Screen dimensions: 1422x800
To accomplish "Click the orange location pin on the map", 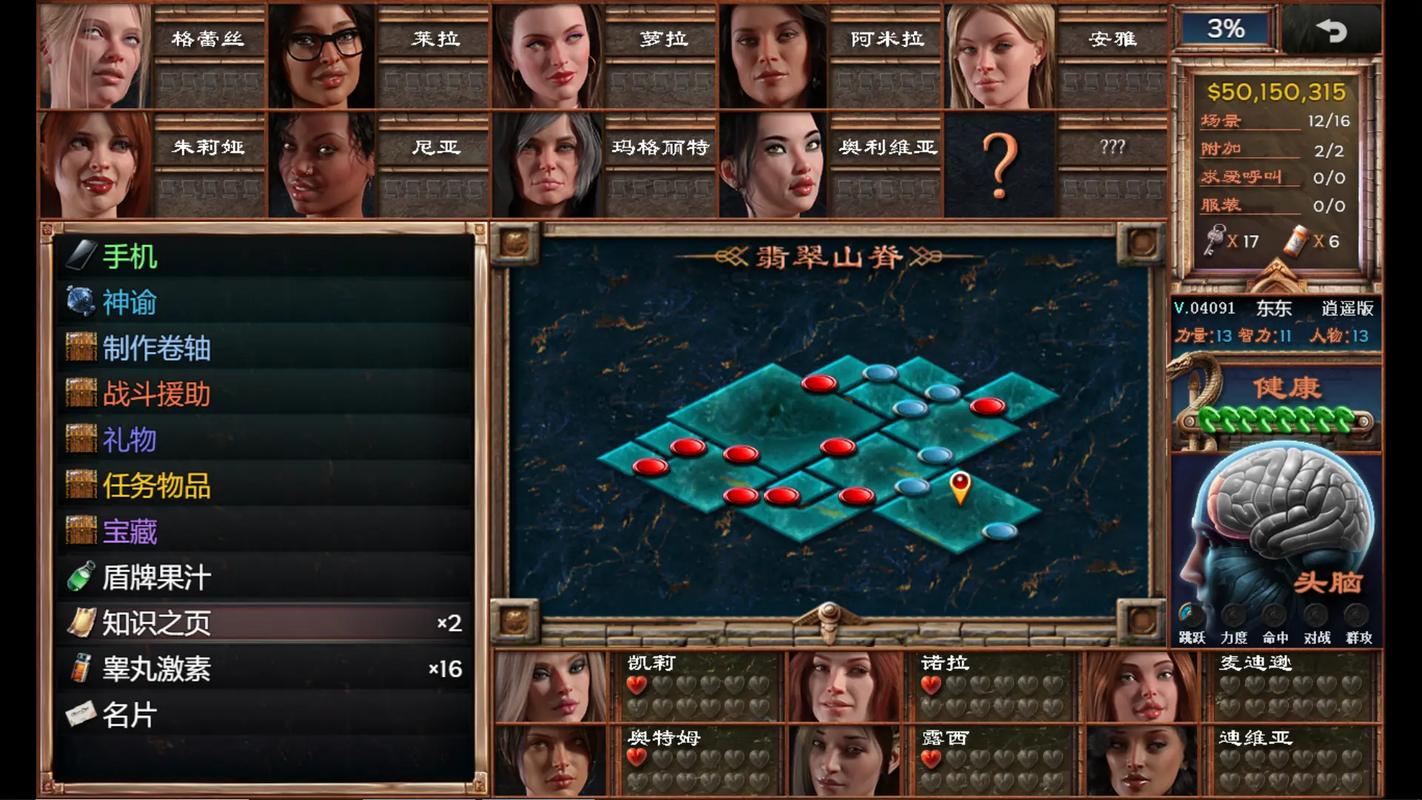I will tap(960, 487).
